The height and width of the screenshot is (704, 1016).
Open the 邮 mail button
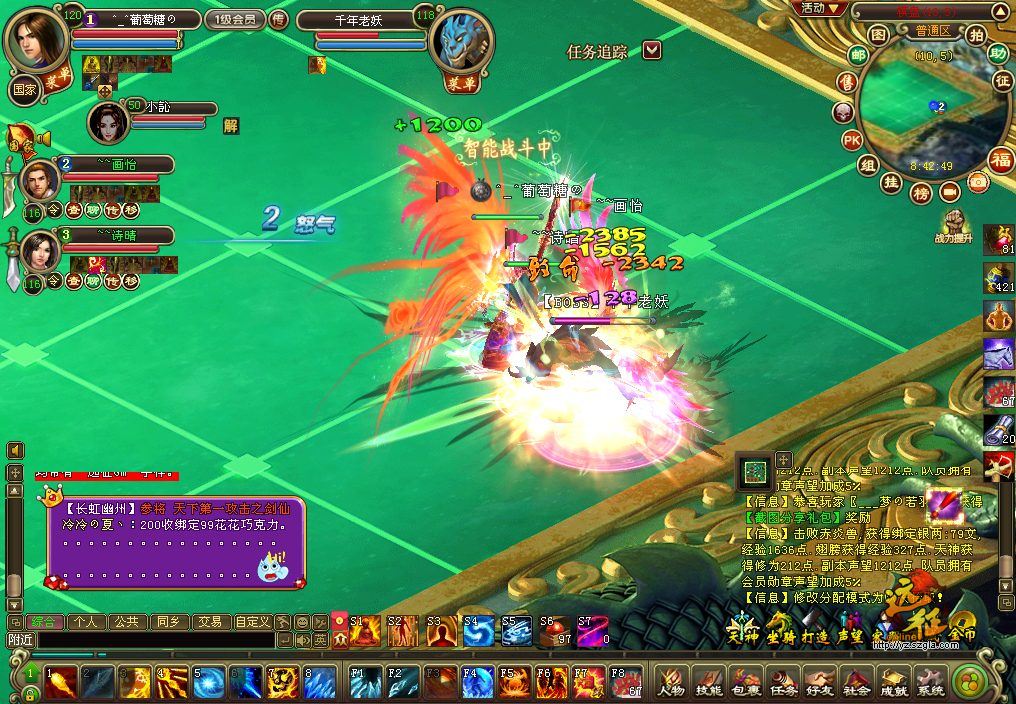(858, 55)
